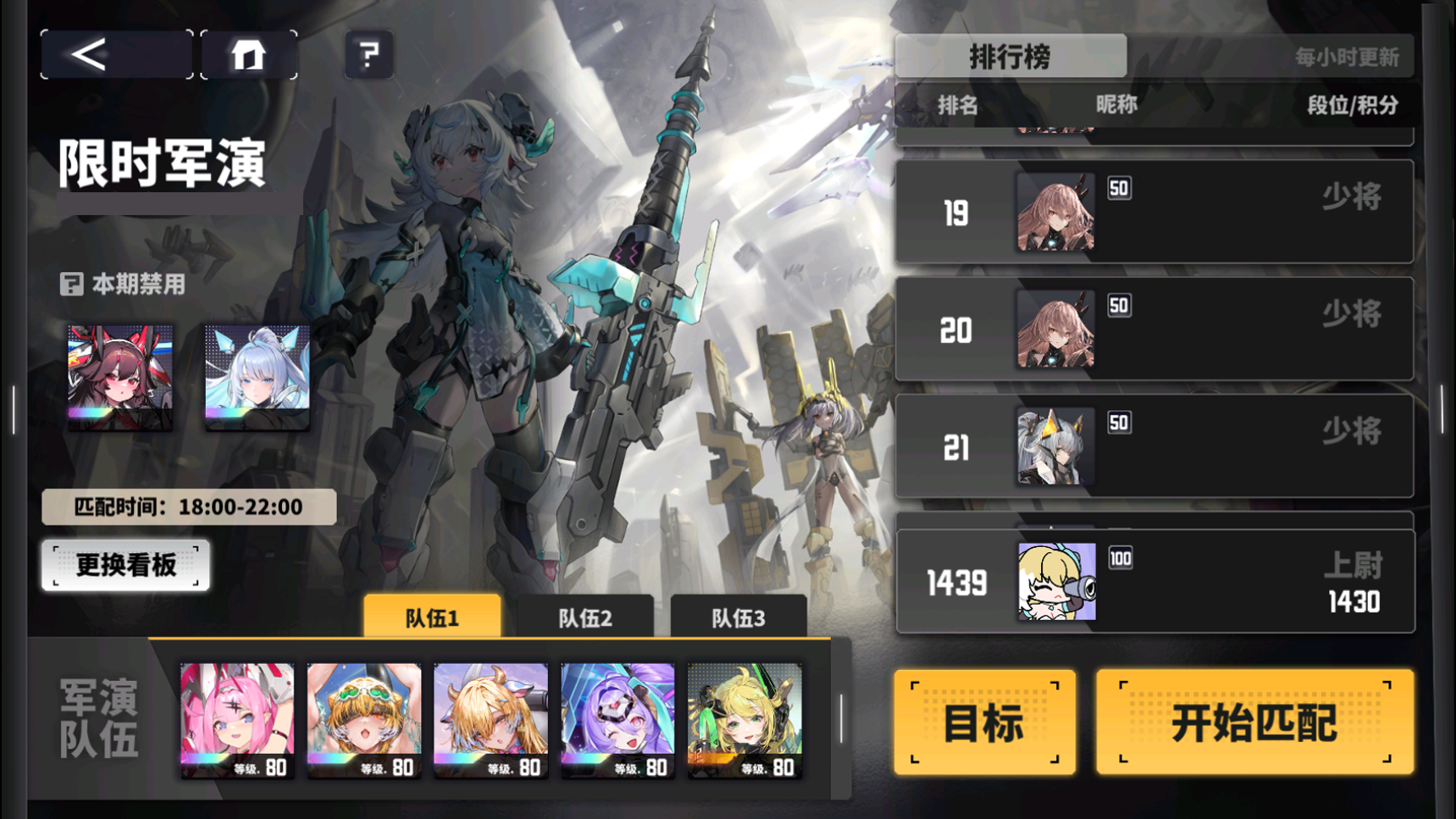Select the pink-haired first team member thumbnail
The height and width of the screenshot is (819, 1456).
(237, 719)
